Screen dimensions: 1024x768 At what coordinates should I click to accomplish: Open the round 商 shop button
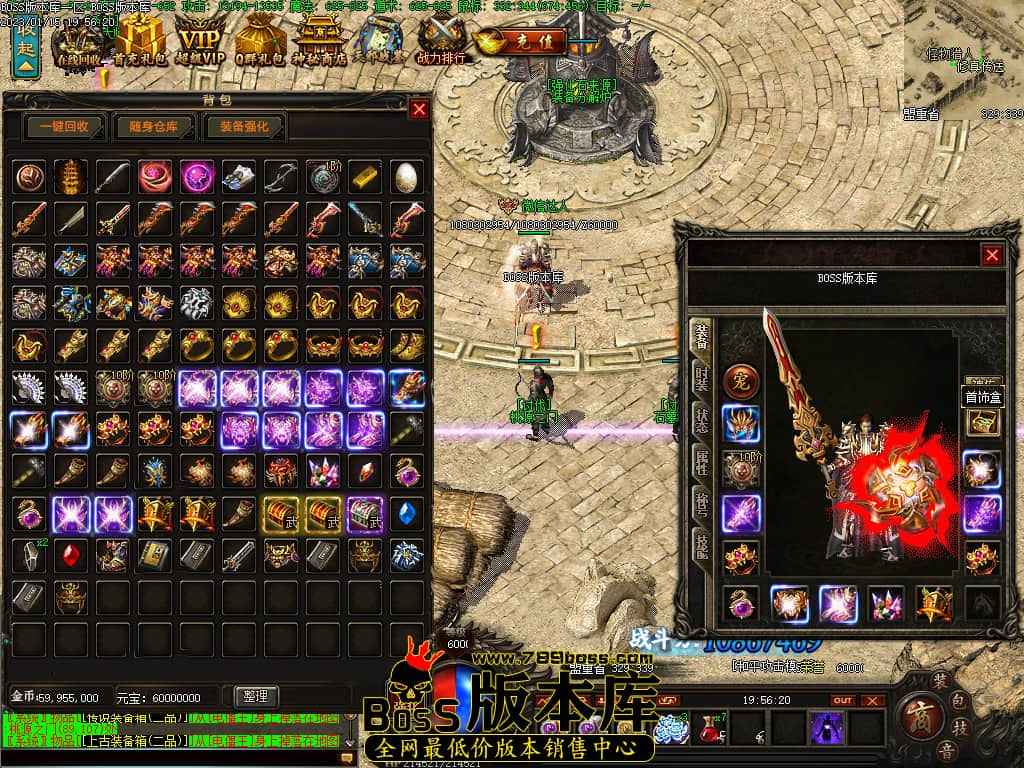(915, 713)
